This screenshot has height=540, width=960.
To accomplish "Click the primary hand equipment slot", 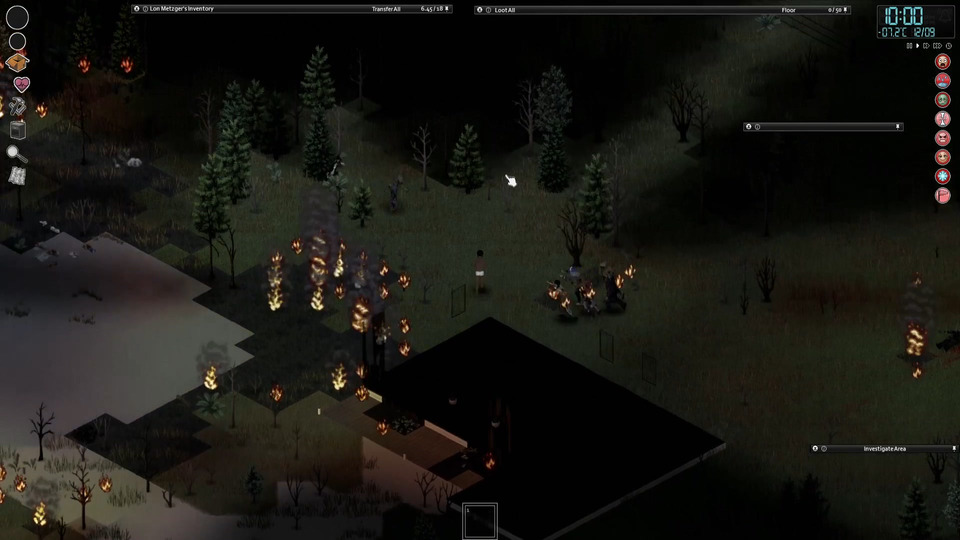I will [17, 17].
